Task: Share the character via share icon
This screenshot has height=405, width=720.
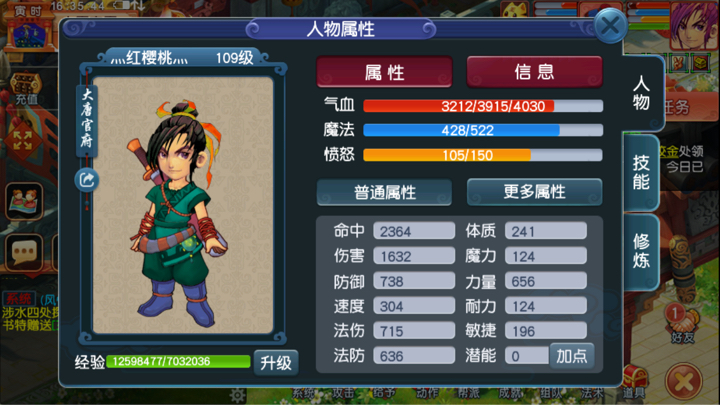Action: (86, 179)
